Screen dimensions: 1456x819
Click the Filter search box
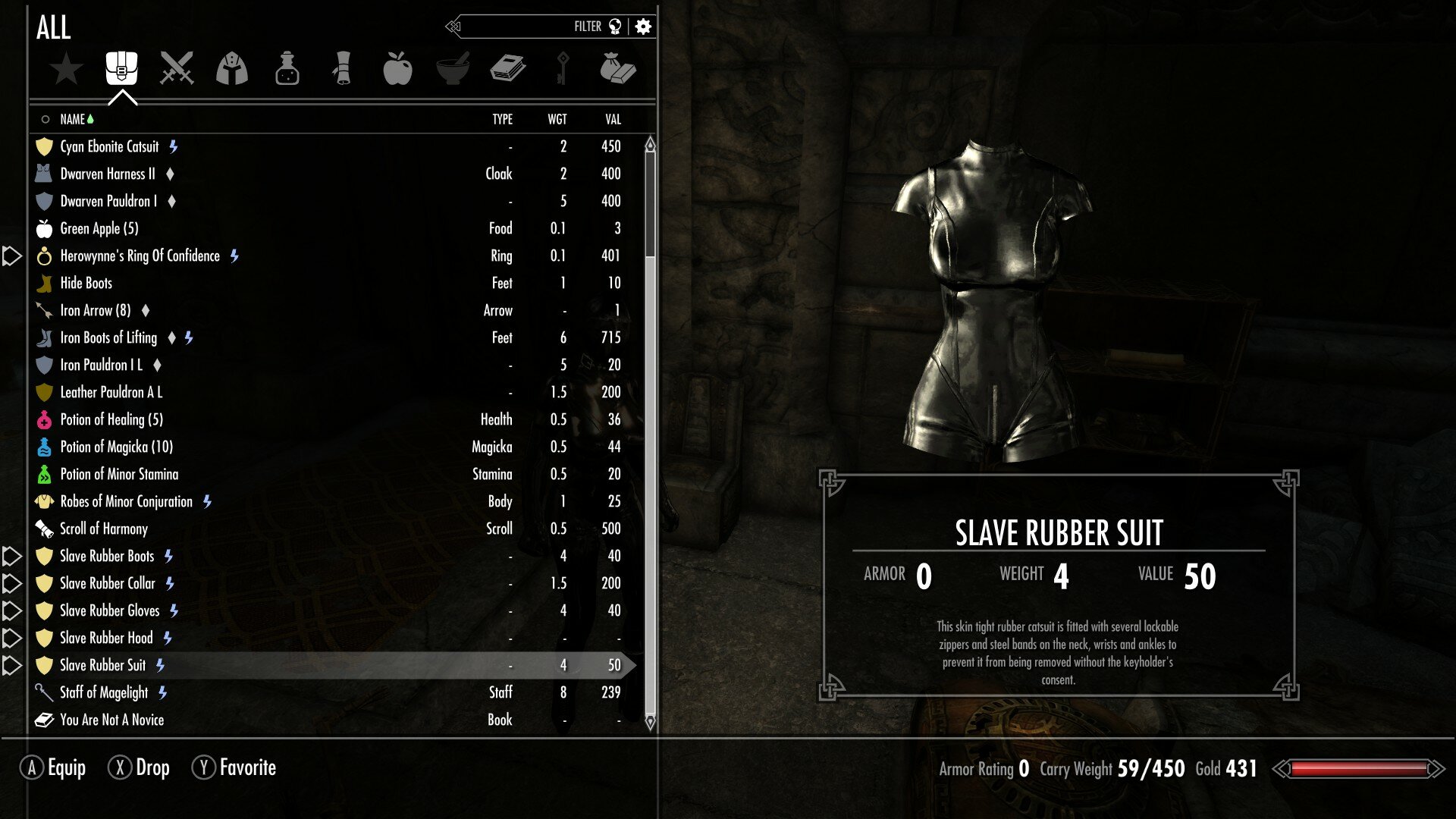531,27
